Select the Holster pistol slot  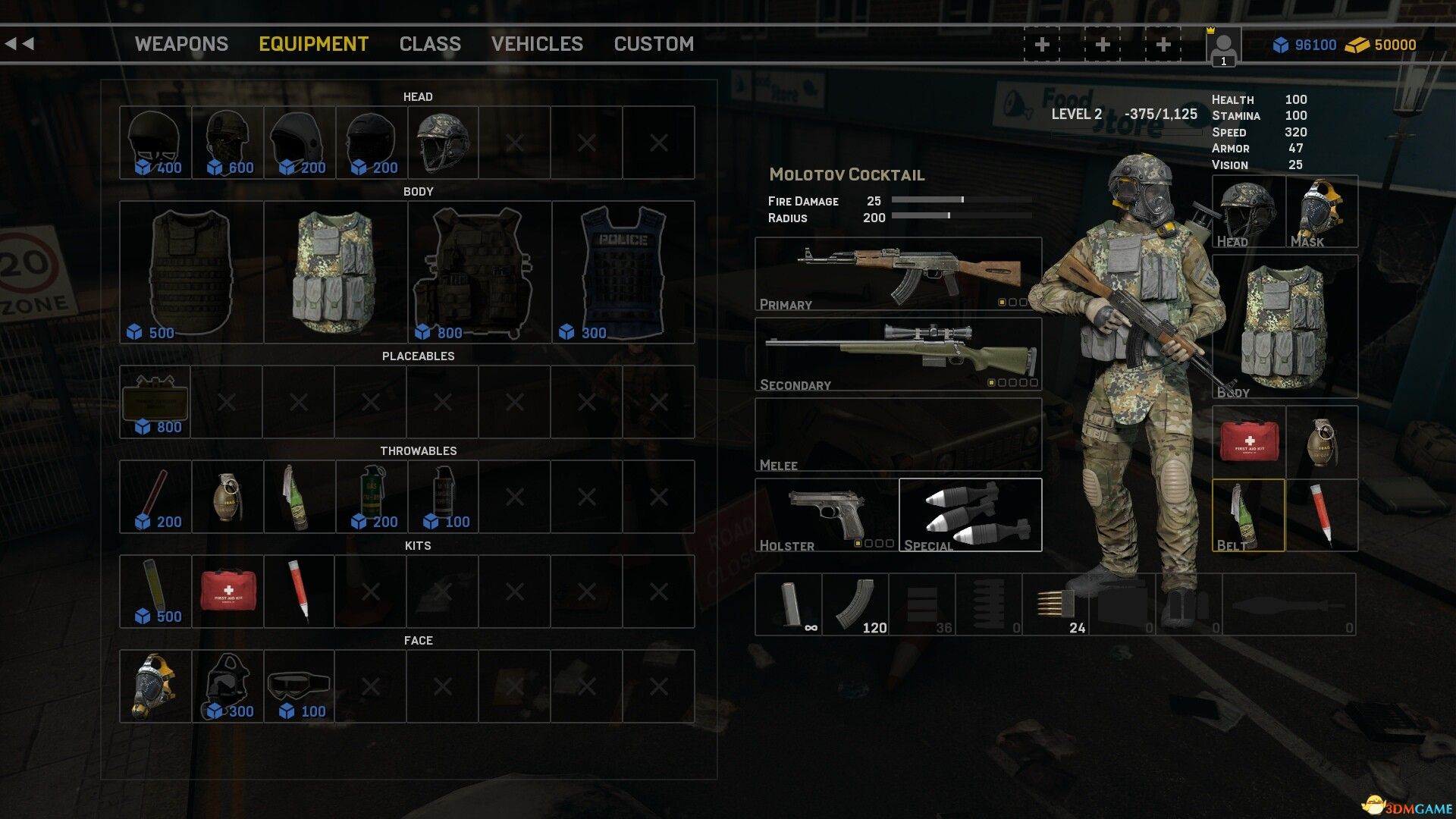826,515
